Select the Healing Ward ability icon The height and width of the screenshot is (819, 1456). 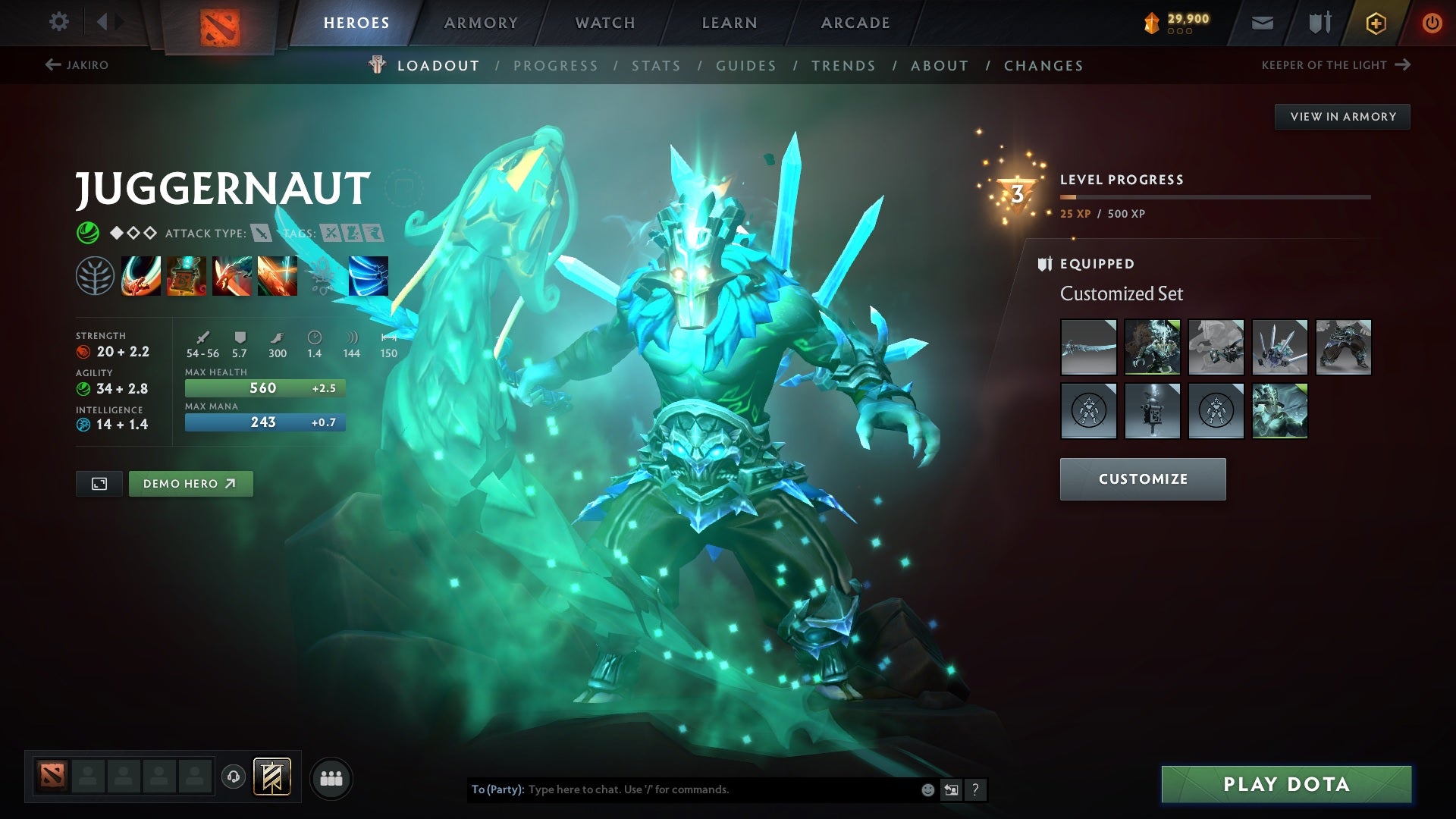tap(186, 275)
